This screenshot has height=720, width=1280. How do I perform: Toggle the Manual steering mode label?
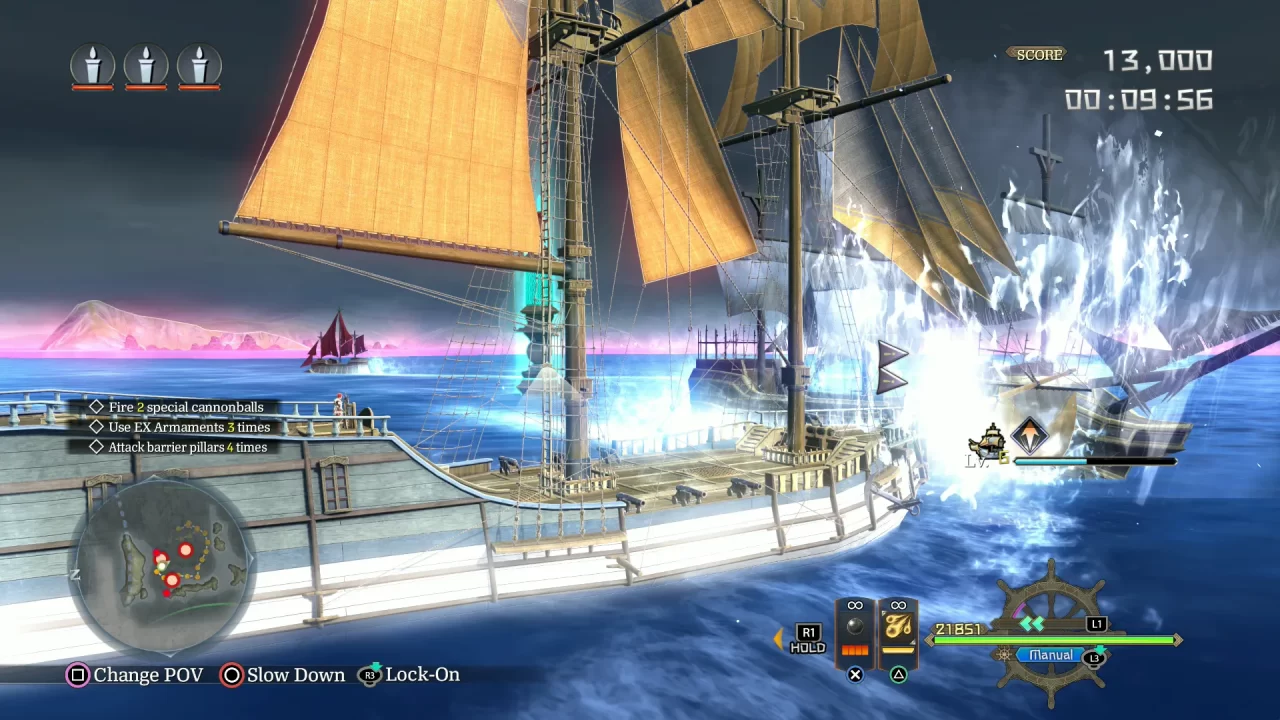pyautogui.click(x=1051, y=655)
